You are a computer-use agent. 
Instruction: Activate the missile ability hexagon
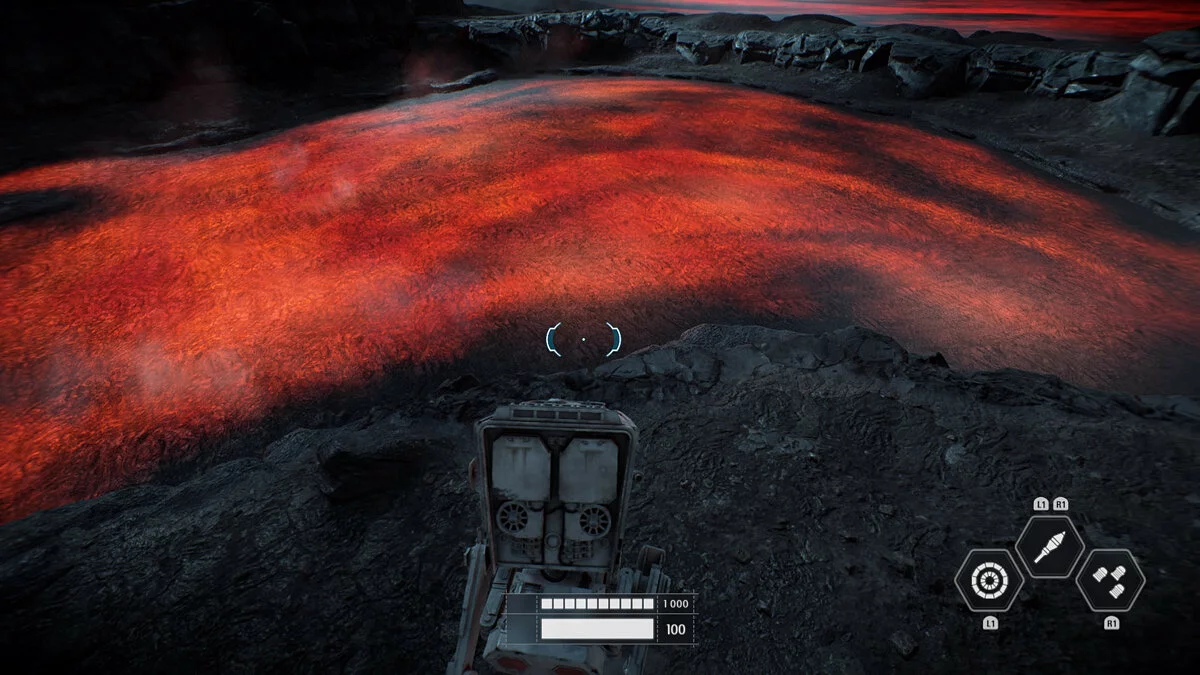coord(1049,547)
